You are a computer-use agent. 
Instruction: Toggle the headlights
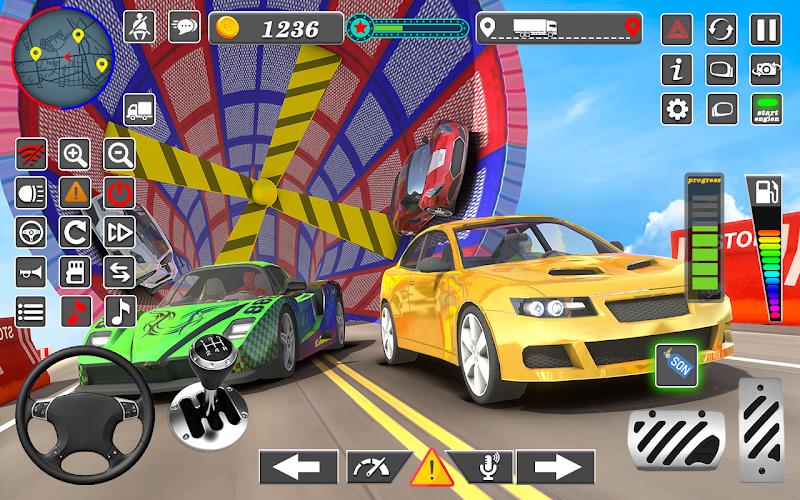tap(31, 192)
